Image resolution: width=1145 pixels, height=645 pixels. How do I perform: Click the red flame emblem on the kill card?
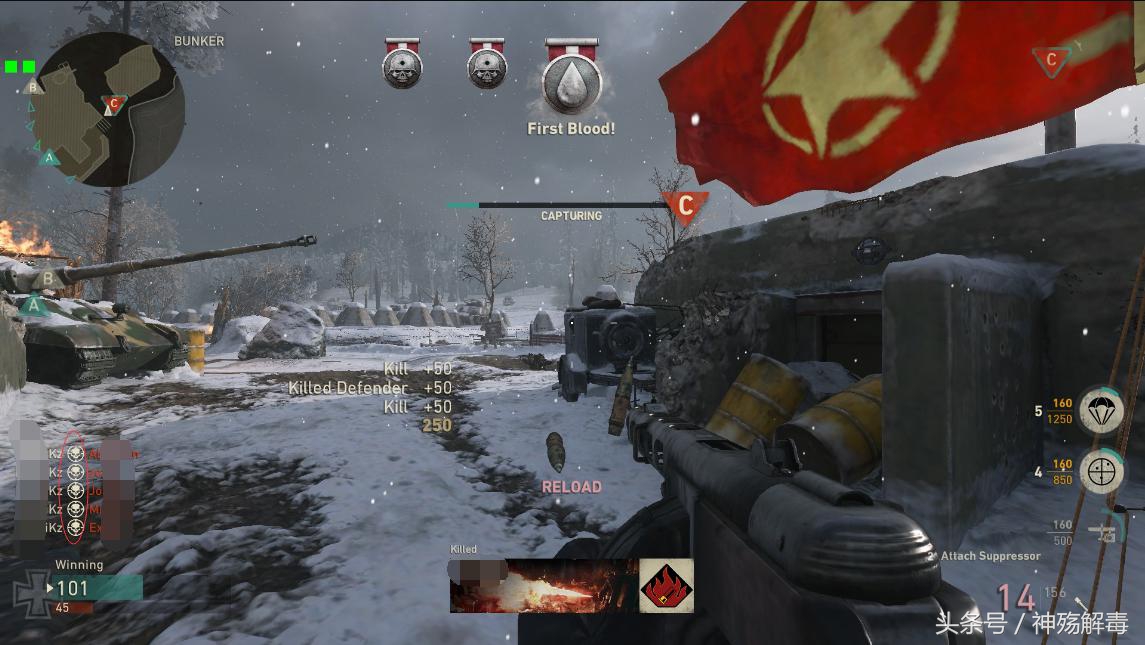(x=666, y=586)
